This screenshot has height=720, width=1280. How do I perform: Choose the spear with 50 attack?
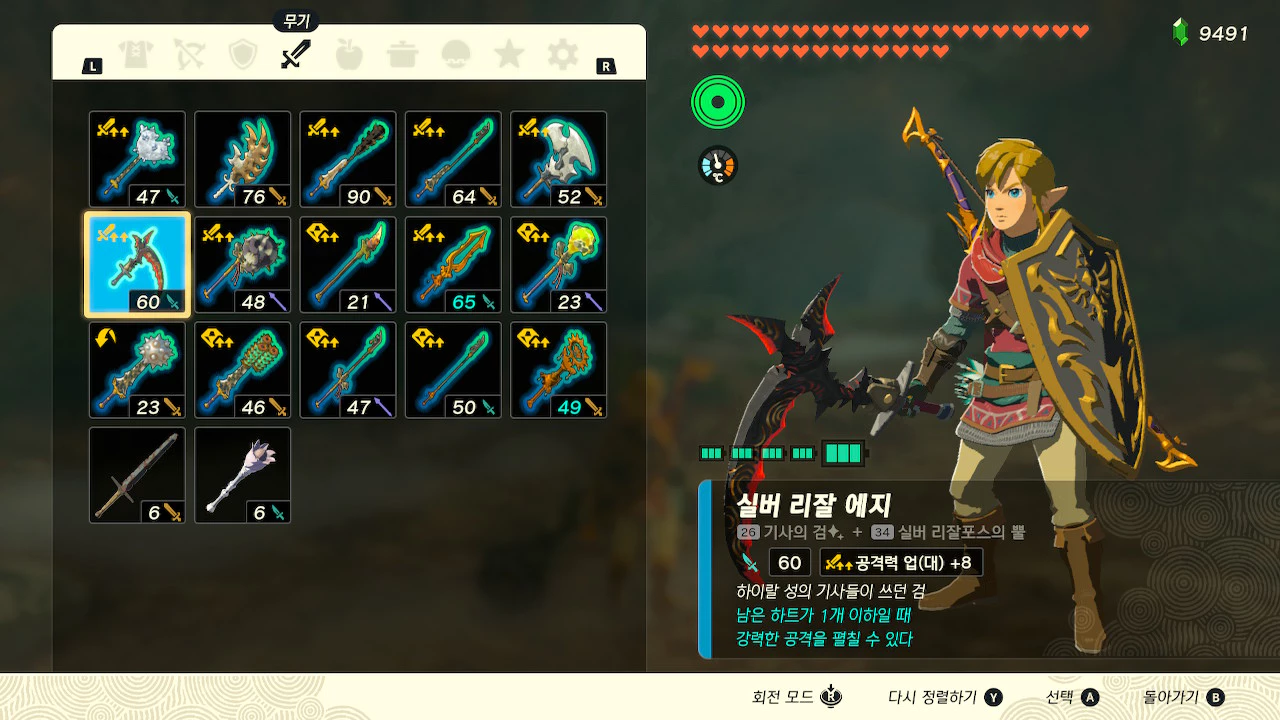pyautogui.click(x=453, y=370)
